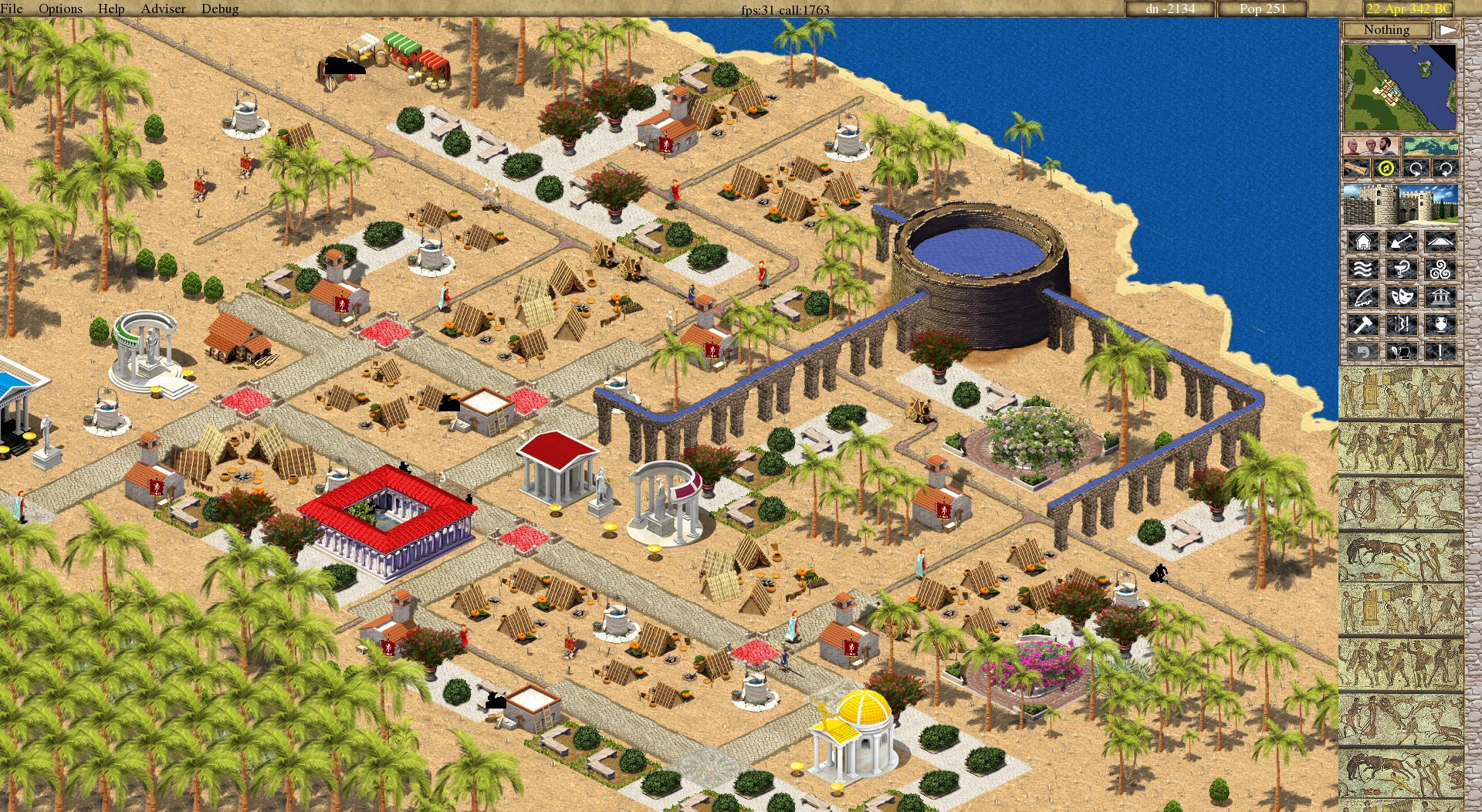The width and height of the screenshot is (1482, 812).
Task: Open the health buildings menu
Action: pyautogui.click(x=1402, y=269)
